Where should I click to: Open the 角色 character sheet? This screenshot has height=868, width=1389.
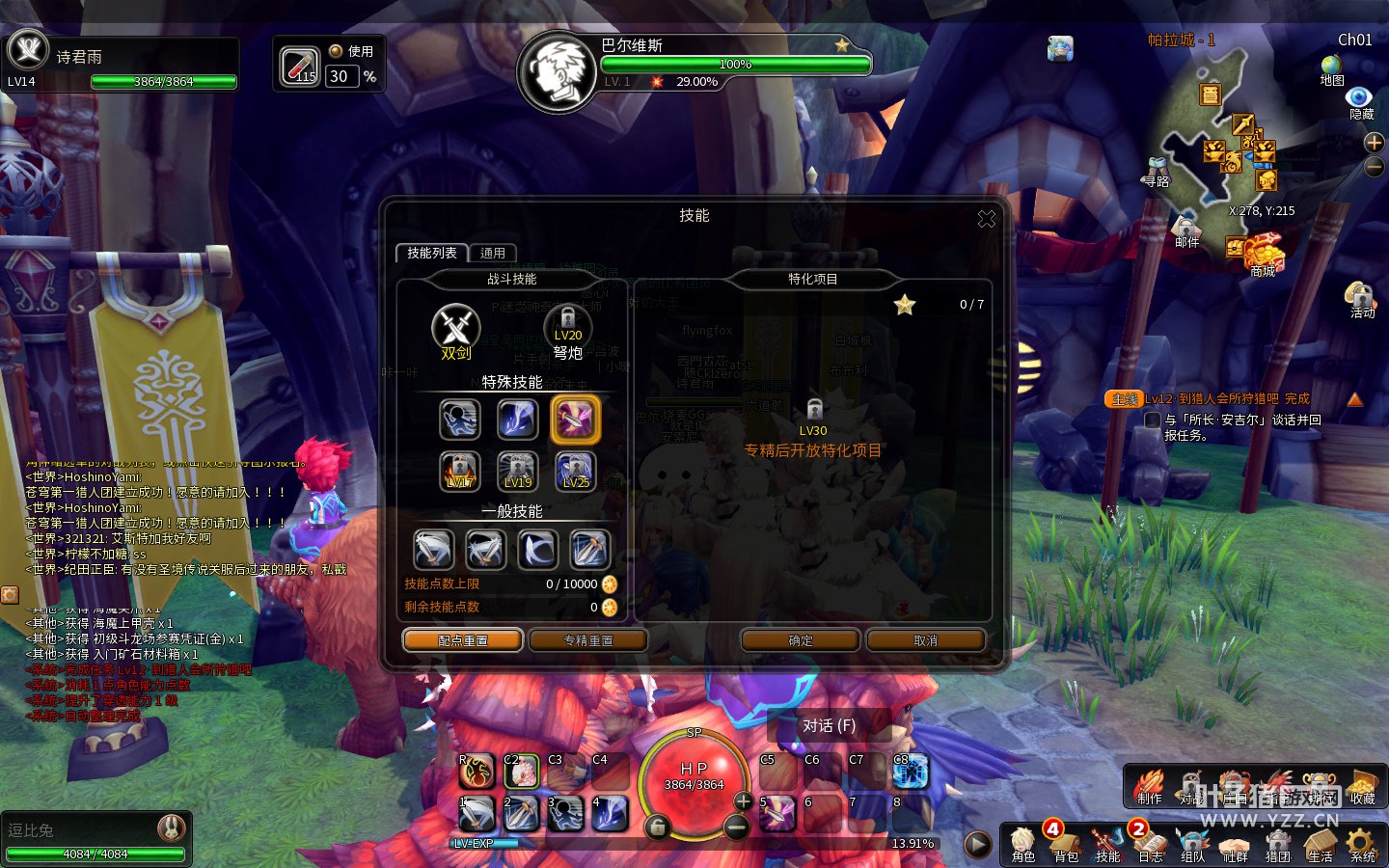[x=1022, y=843]
